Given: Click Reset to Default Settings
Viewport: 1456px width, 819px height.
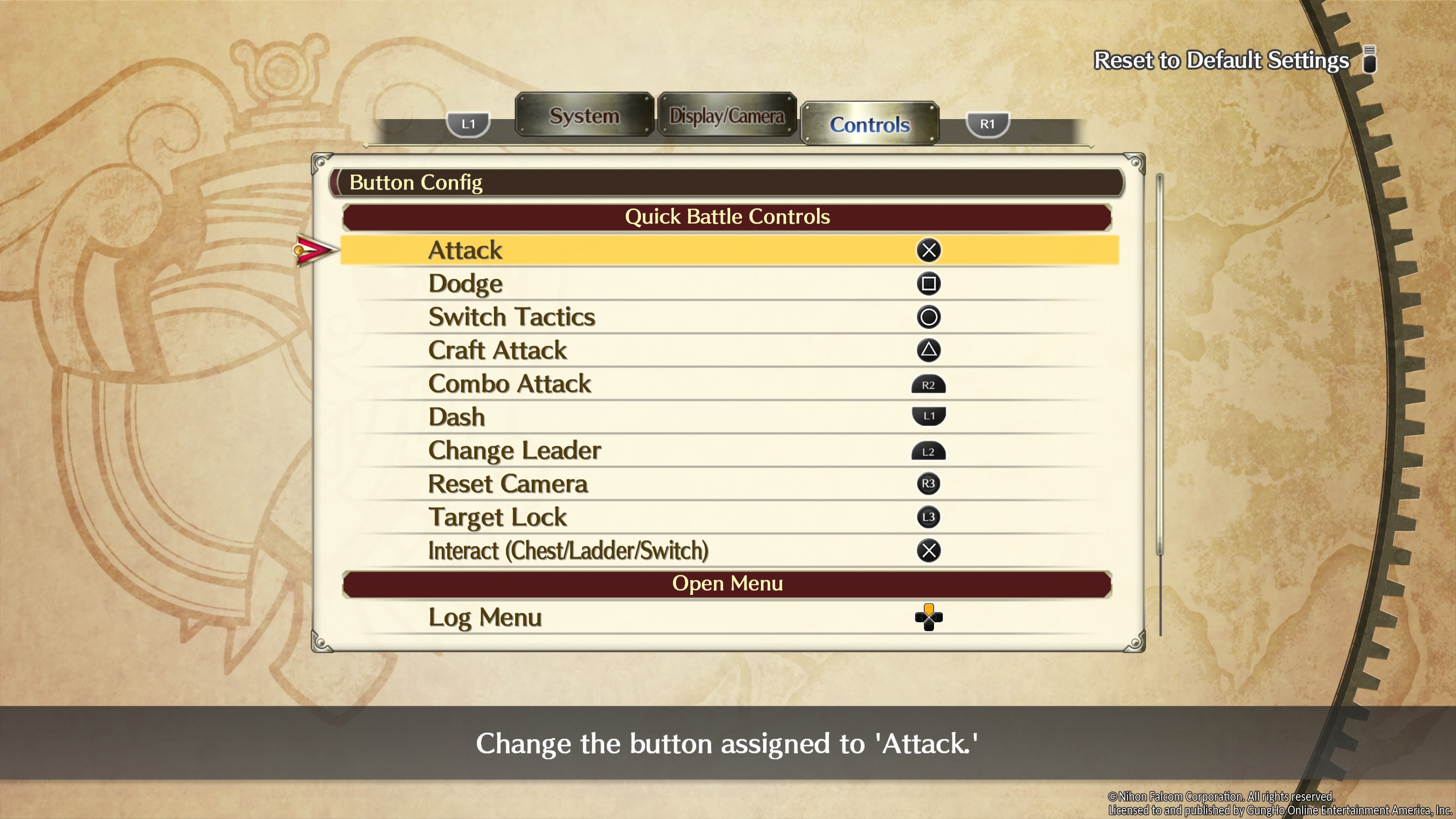Looking at the screenshot, I should pyautogui.click(x=1221, y=60).
